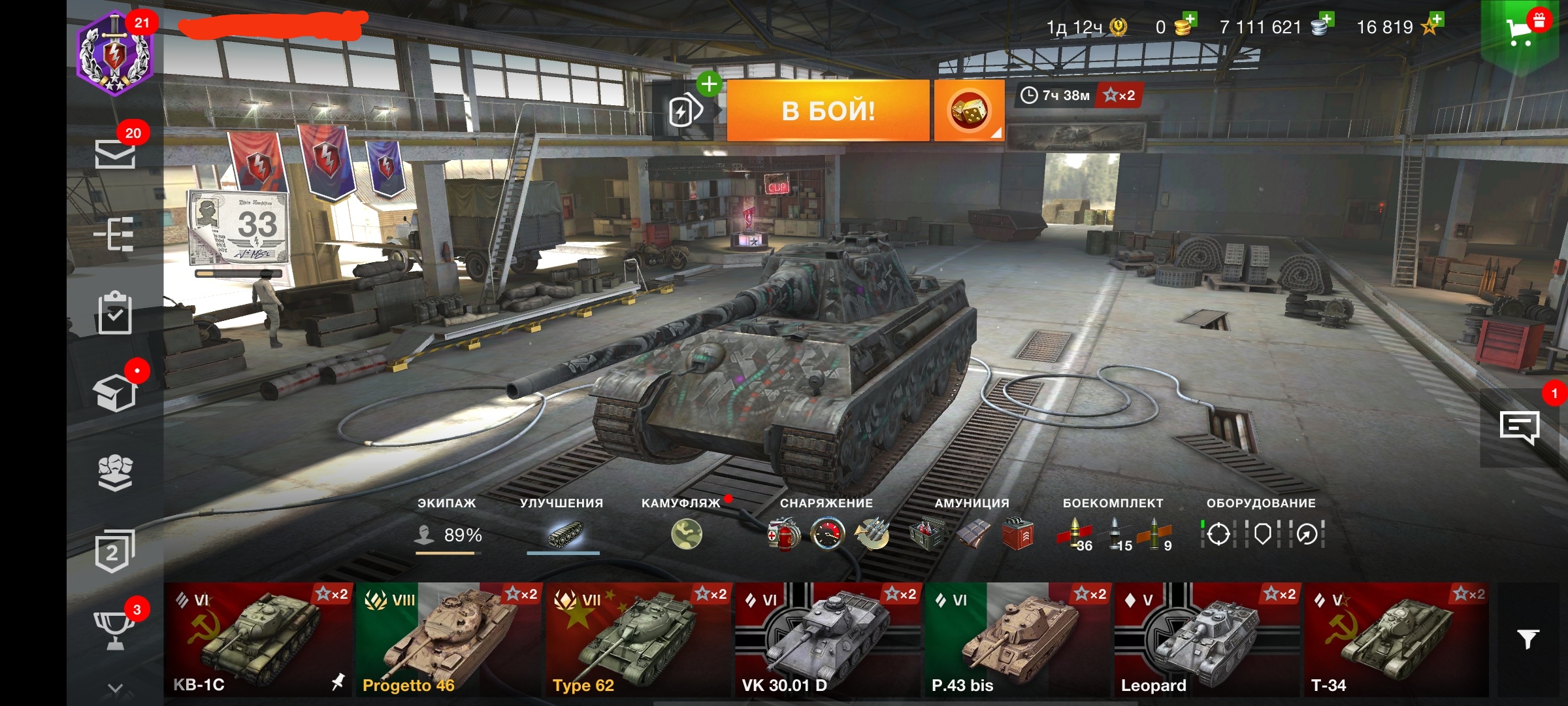Show the missions clipboard icon

click(115, 313)
